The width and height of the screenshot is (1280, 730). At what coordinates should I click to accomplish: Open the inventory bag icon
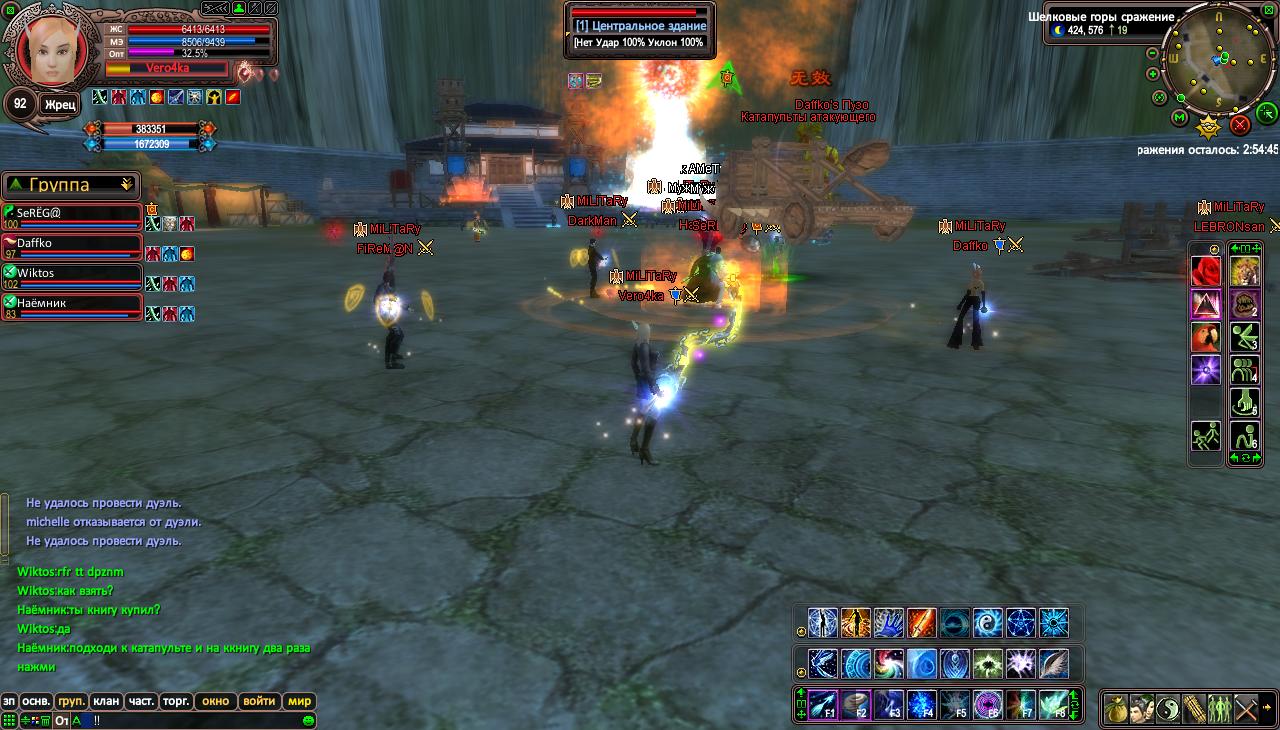(x=1116, y=709)
